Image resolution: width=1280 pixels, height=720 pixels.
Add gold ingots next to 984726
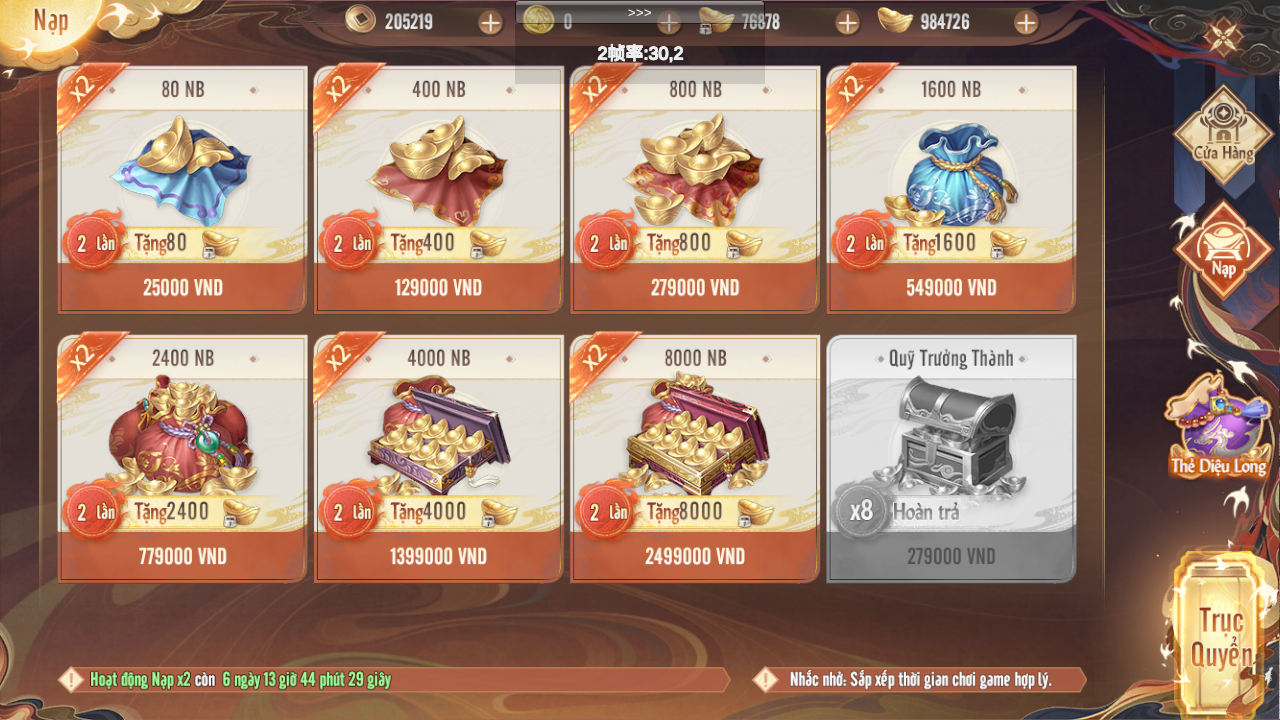tap(1025, 22)
